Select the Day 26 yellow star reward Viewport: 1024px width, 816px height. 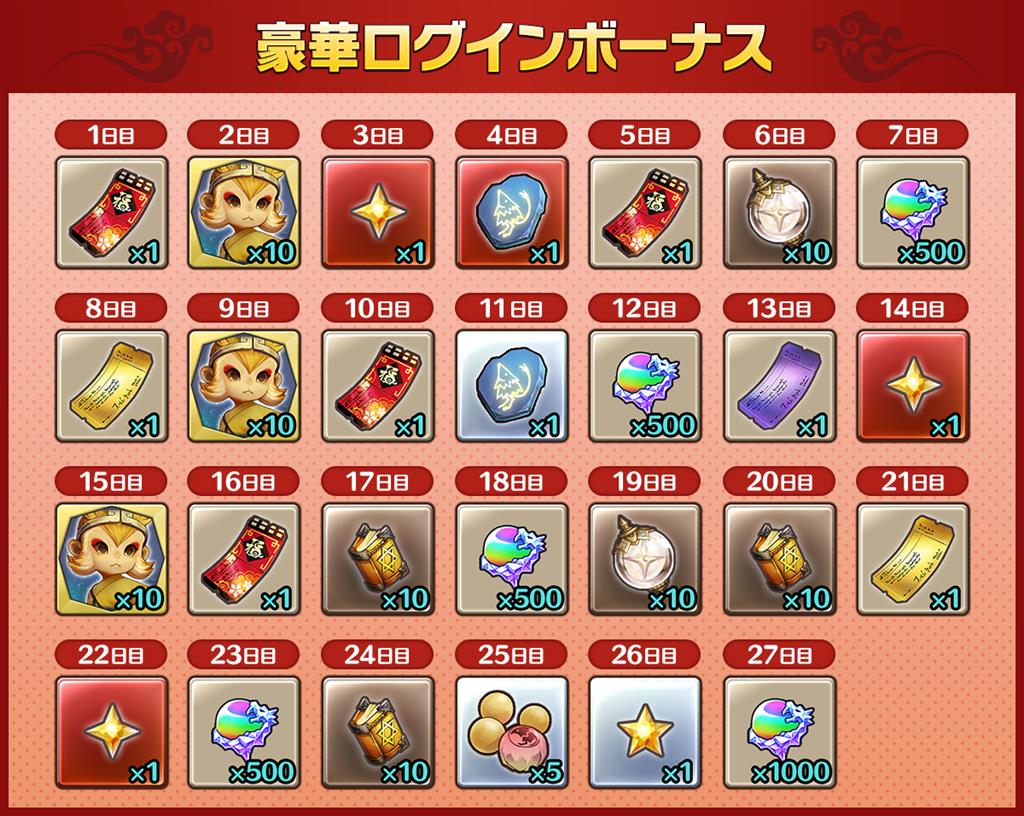tap(645, 732)
